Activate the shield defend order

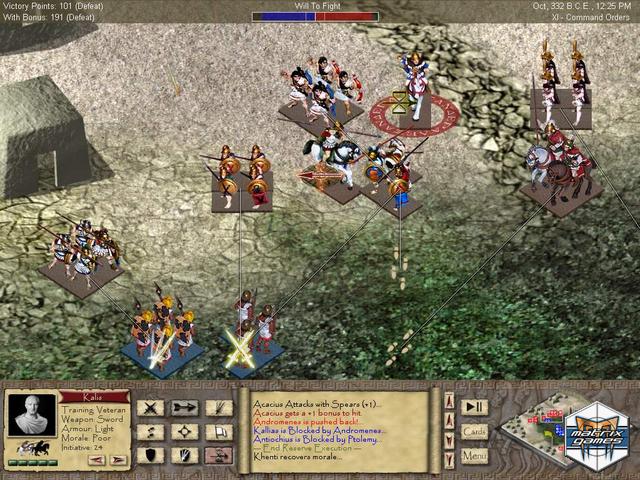150,455
